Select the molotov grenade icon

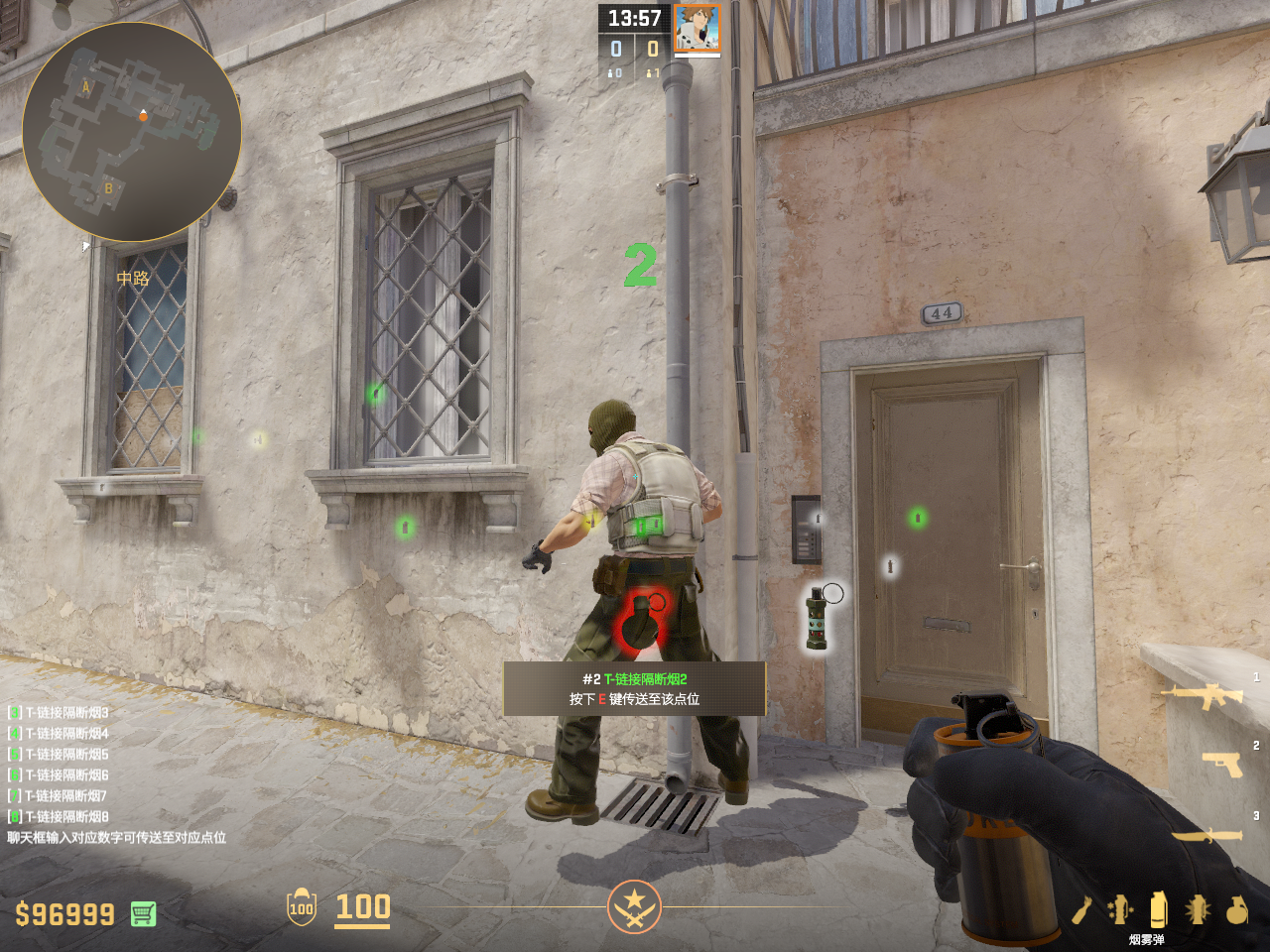click(1081, 909)
